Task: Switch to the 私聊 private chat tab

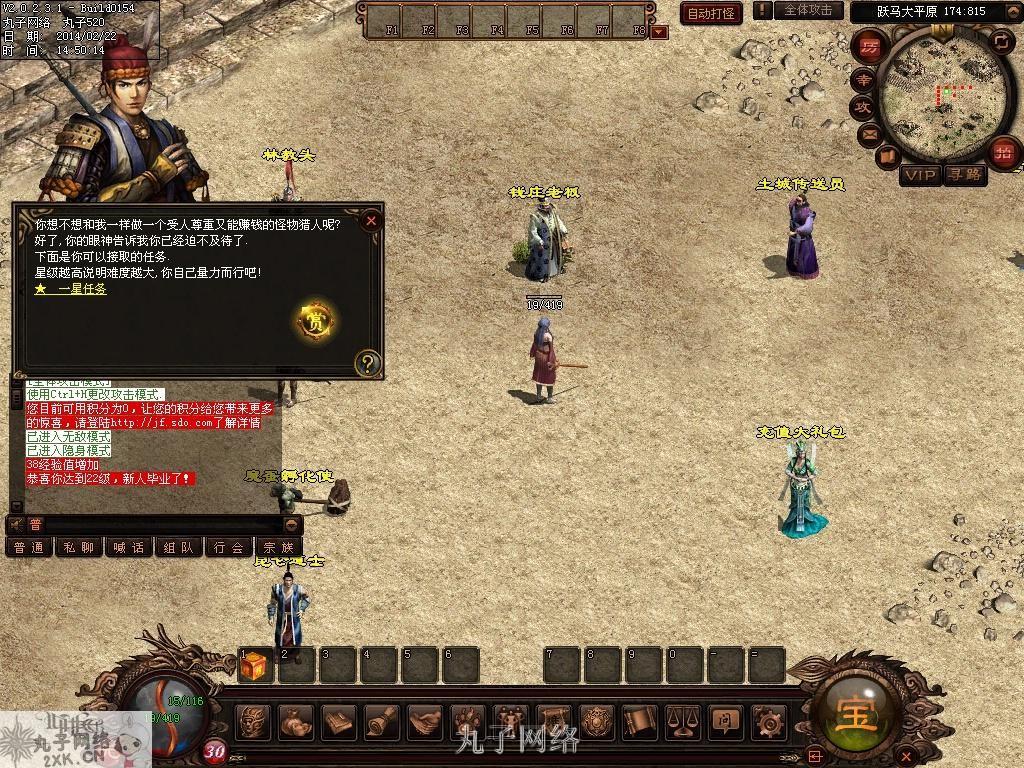Action: (x=78, y=547)
